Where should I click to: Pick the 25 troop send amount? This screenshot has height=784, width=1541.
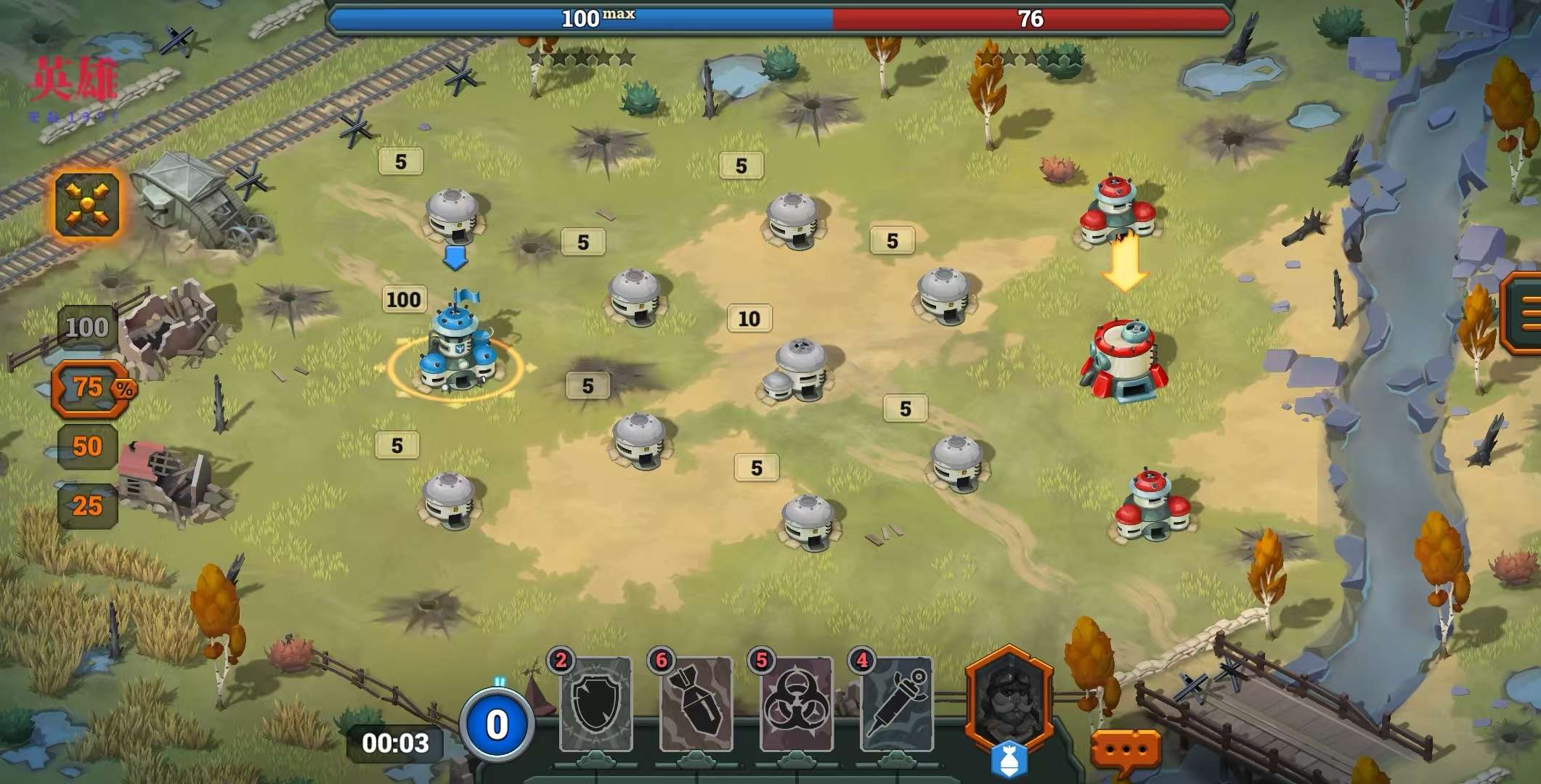tap(87, 506)
